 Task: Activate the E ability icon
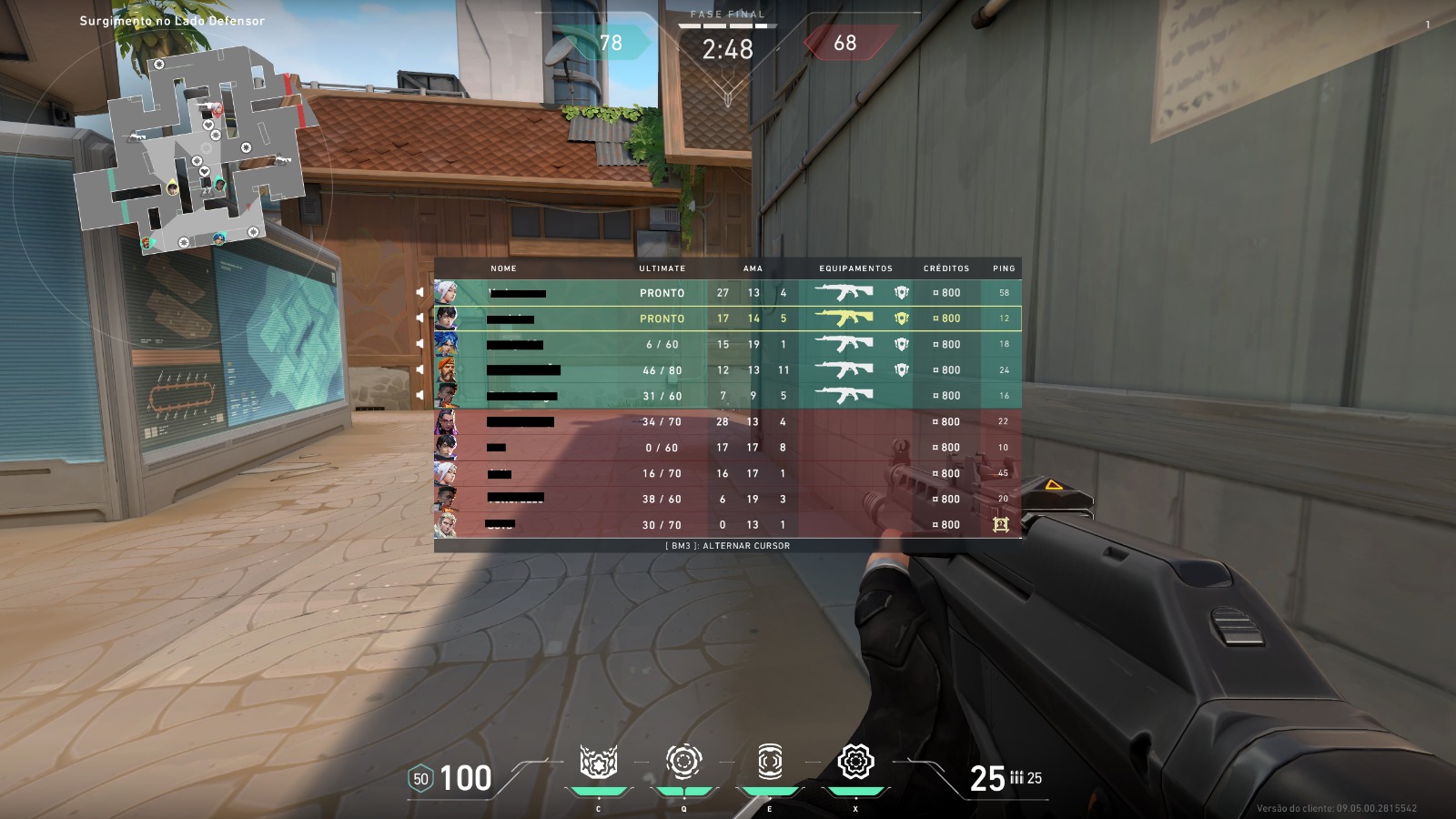[x=770, y=761]
